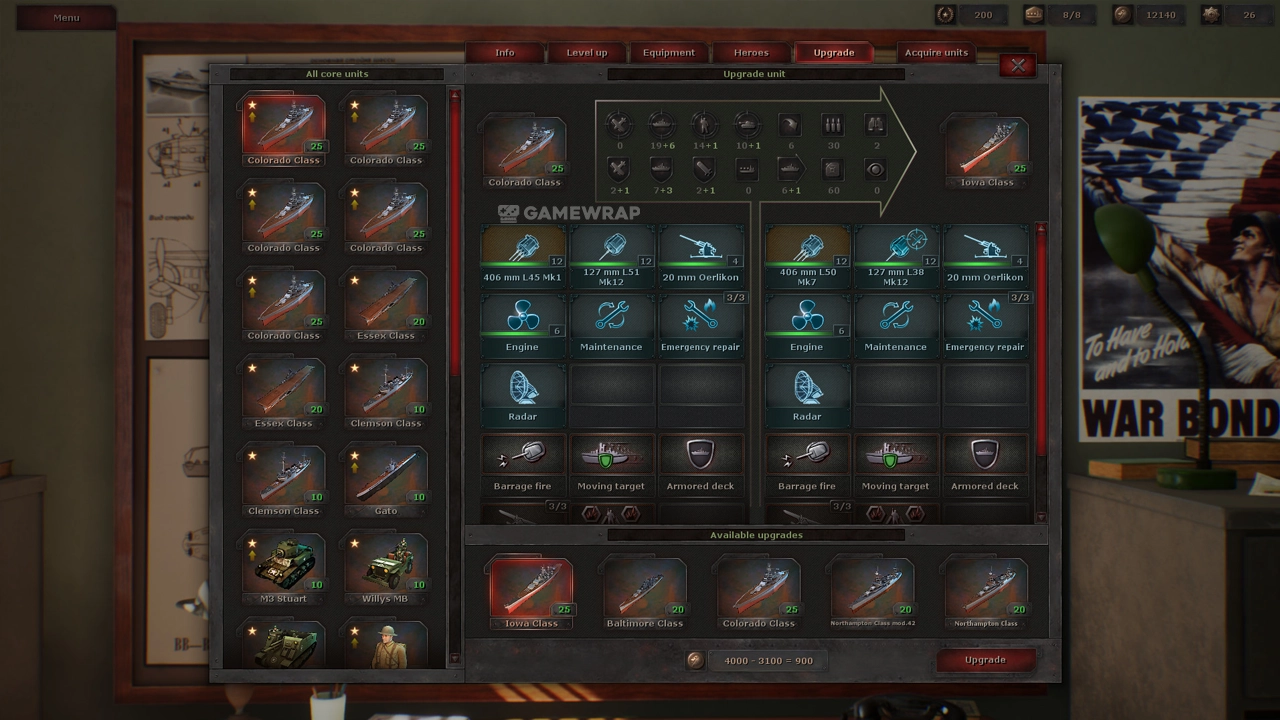Image resolution: width=1280 pixels, height=720 pixels.
Task: Switch to the Info tab
Action: (x=505, y=53)
